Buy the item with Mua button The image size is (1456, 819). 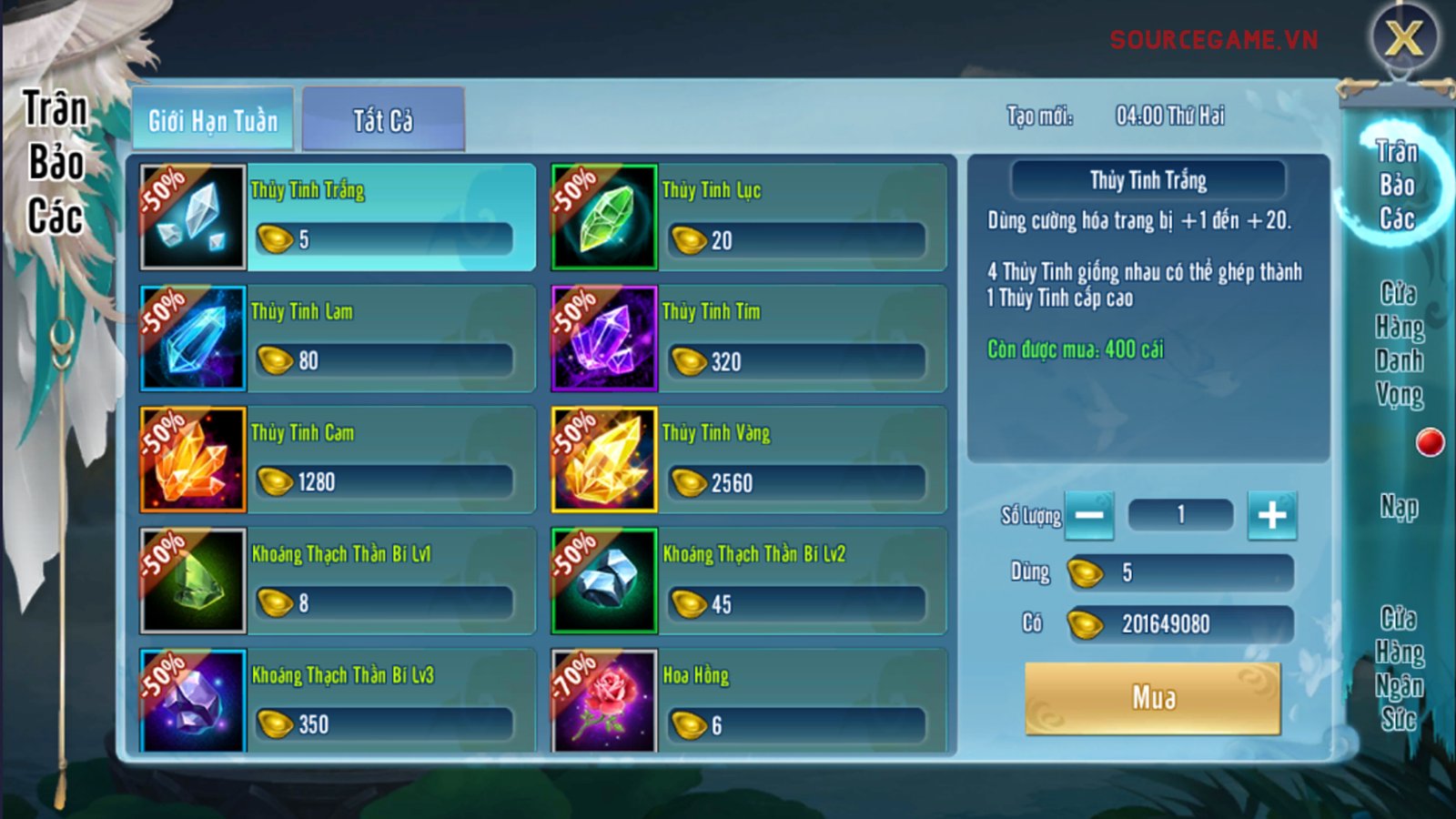tap(1153, 698)
